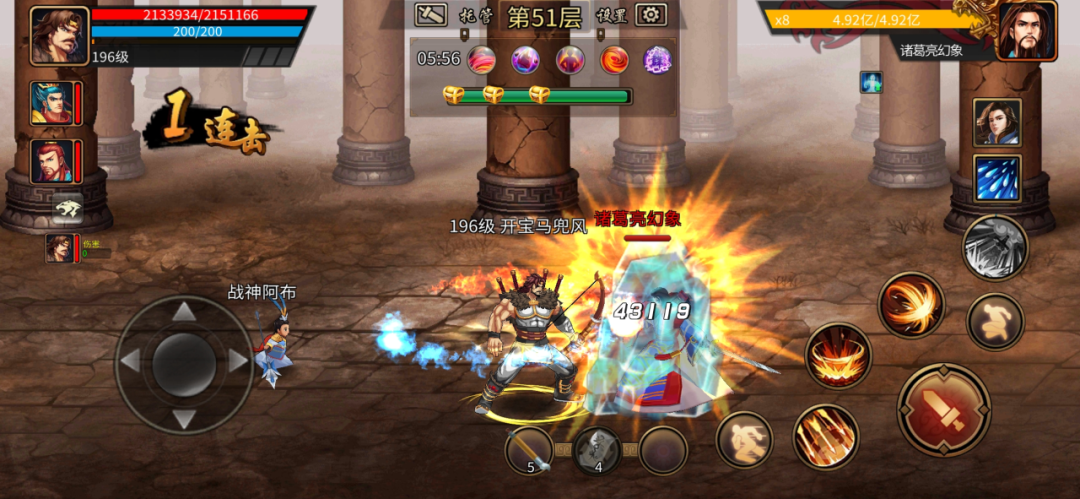This screenshot has height=499, width=1080.
Task: Activate the ice shards skill icon
Action: (997, 179)
